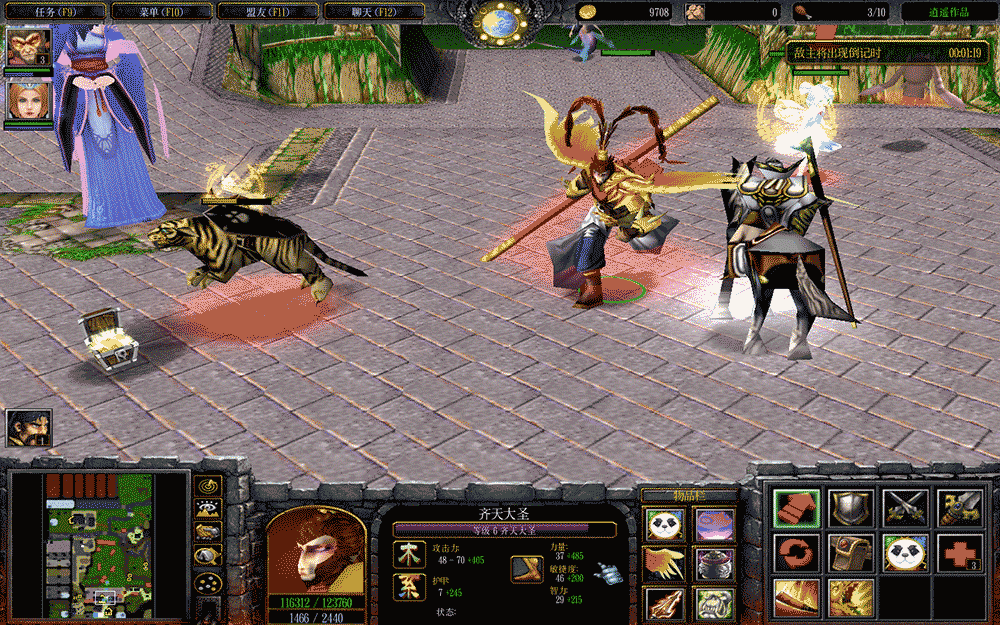
Task: Use the panda item in the inventory
Action: tap(665, 525)
